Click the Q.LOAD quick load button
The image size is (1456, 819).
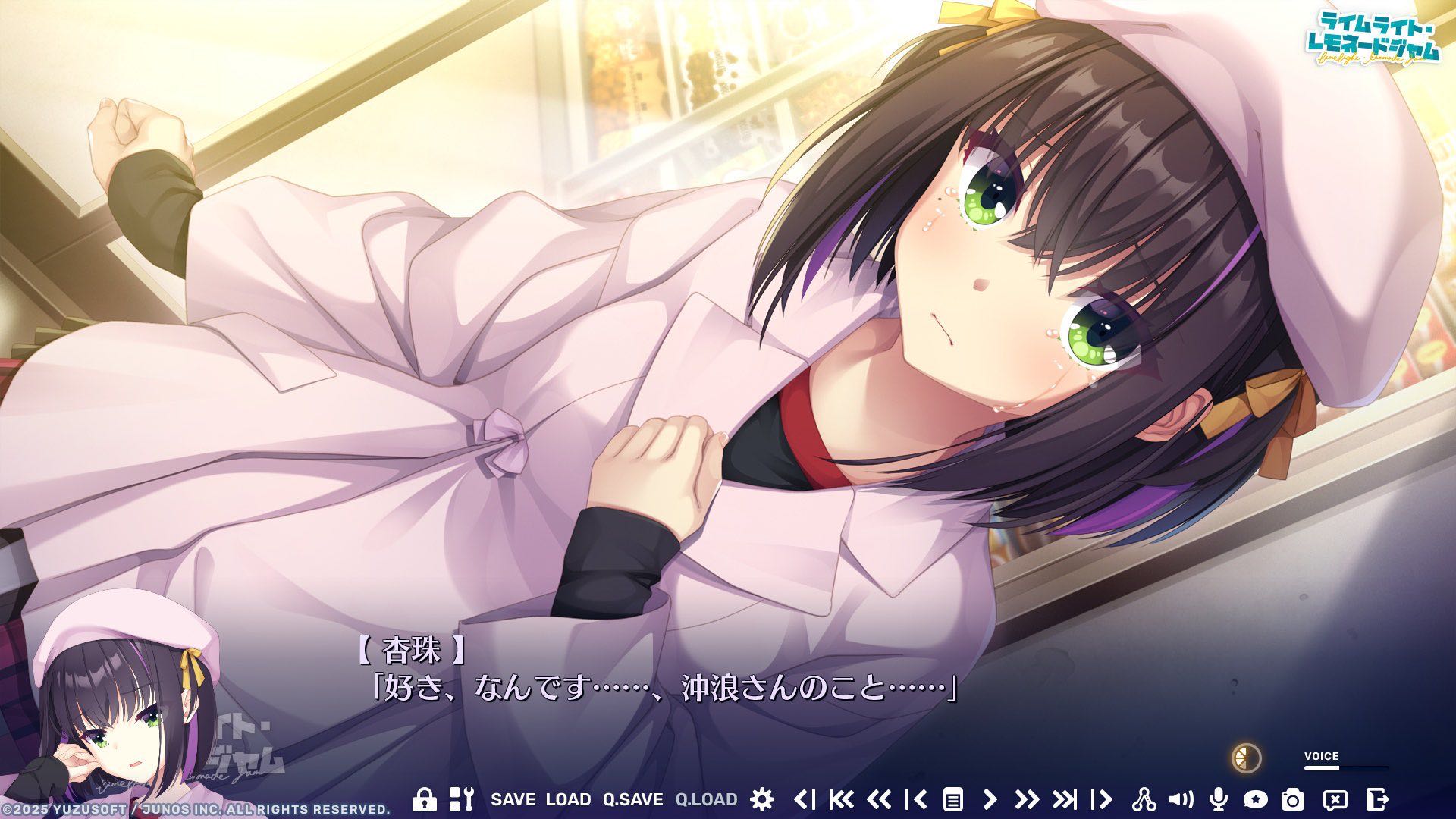click(706, 799)
